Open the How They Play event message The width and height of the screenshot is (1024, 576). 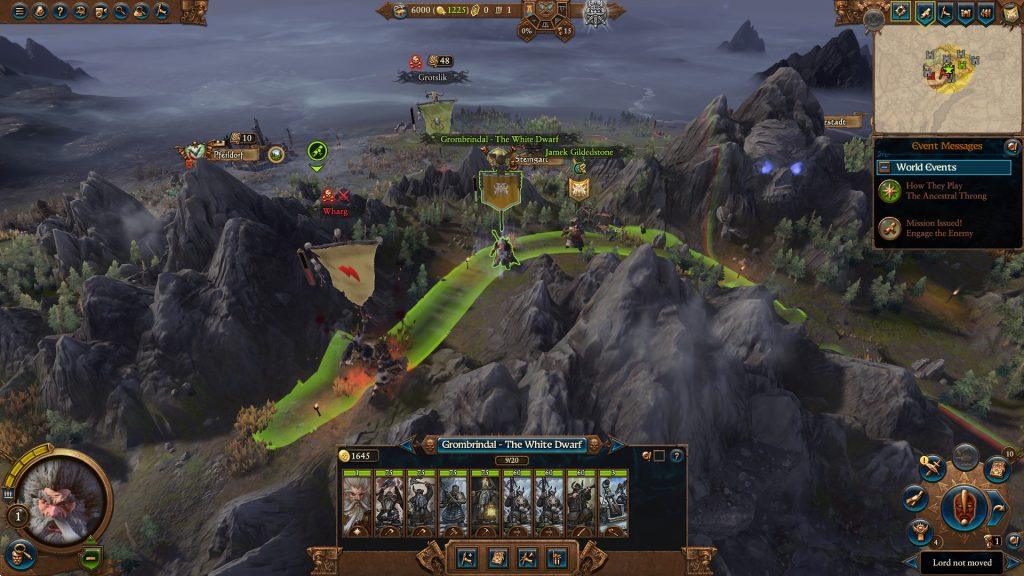tap(931, 190)
